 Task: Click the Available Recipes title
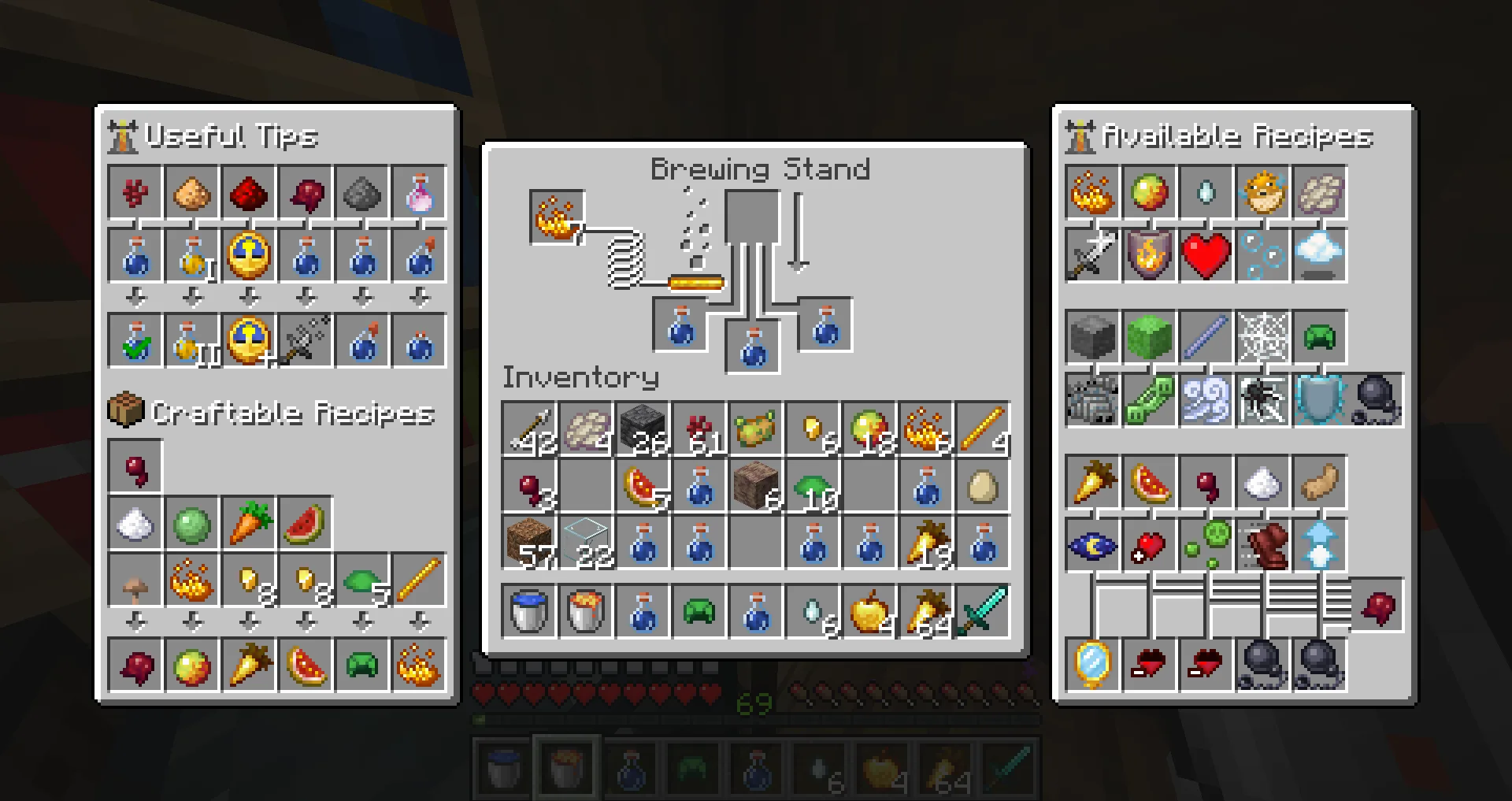click(1236, 135)
